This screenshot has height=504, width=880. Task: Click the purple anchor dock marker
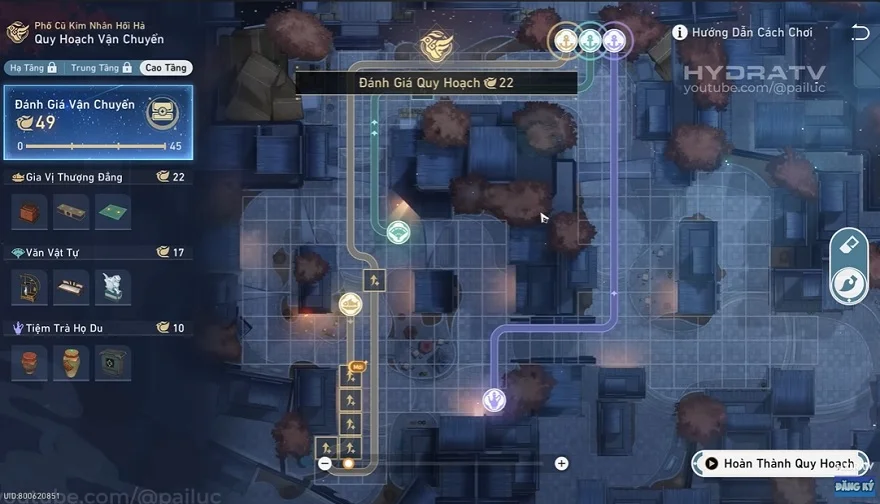[x=614, y=40]
